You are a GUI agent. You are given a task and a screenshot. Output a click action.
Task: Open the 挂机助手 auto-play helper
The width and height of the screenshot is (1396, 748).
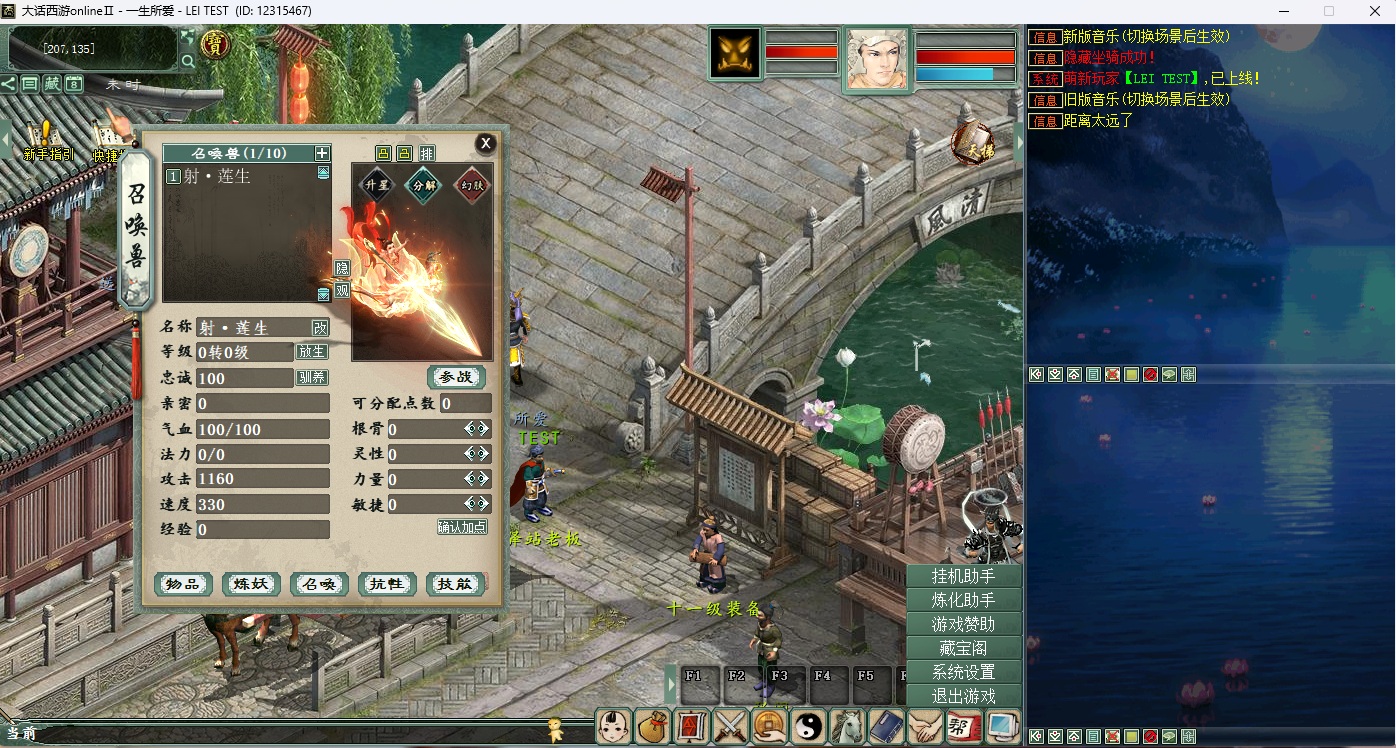[963, 576]
